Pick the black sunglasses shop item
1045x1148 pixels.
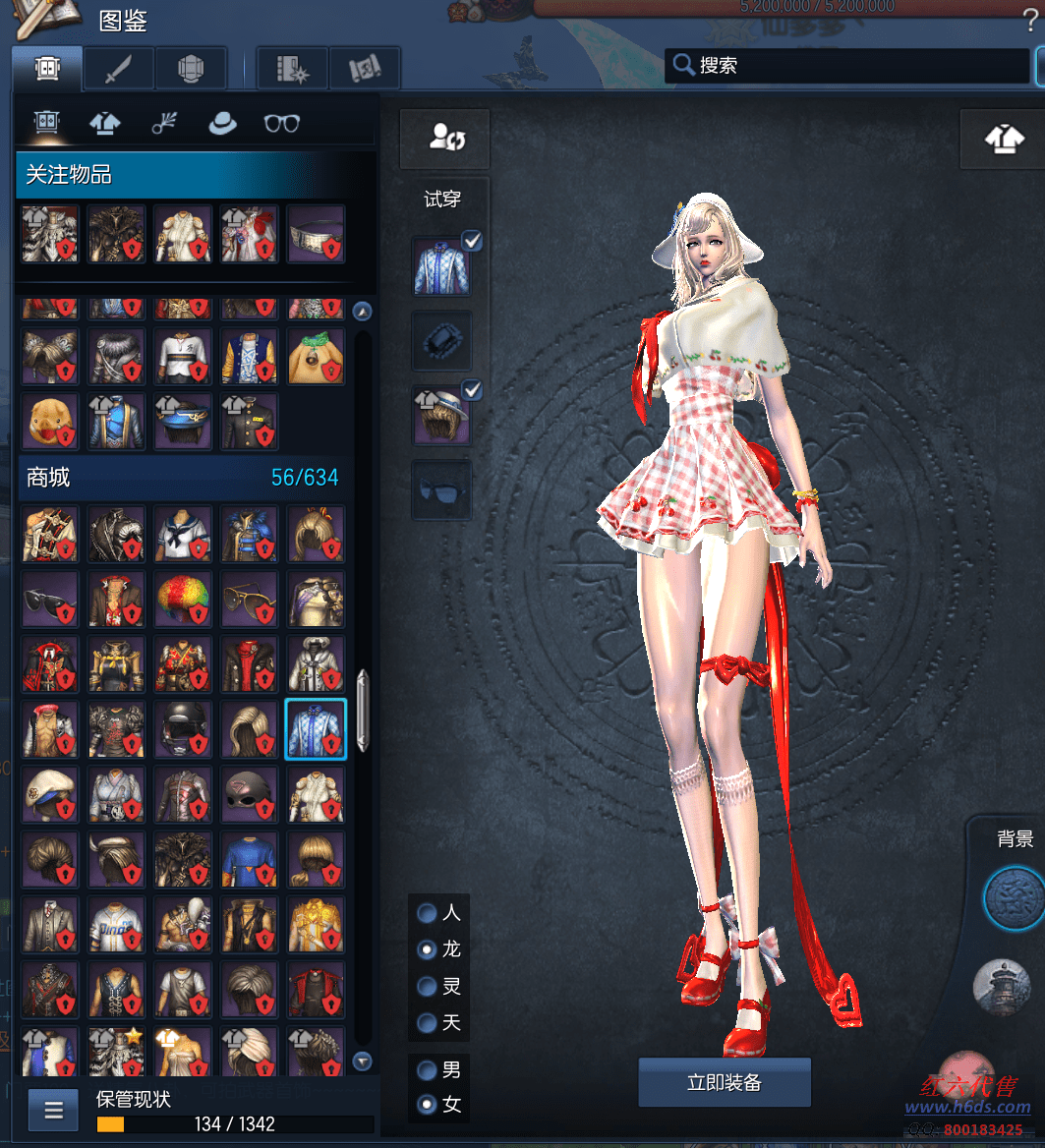coord(49,599)
